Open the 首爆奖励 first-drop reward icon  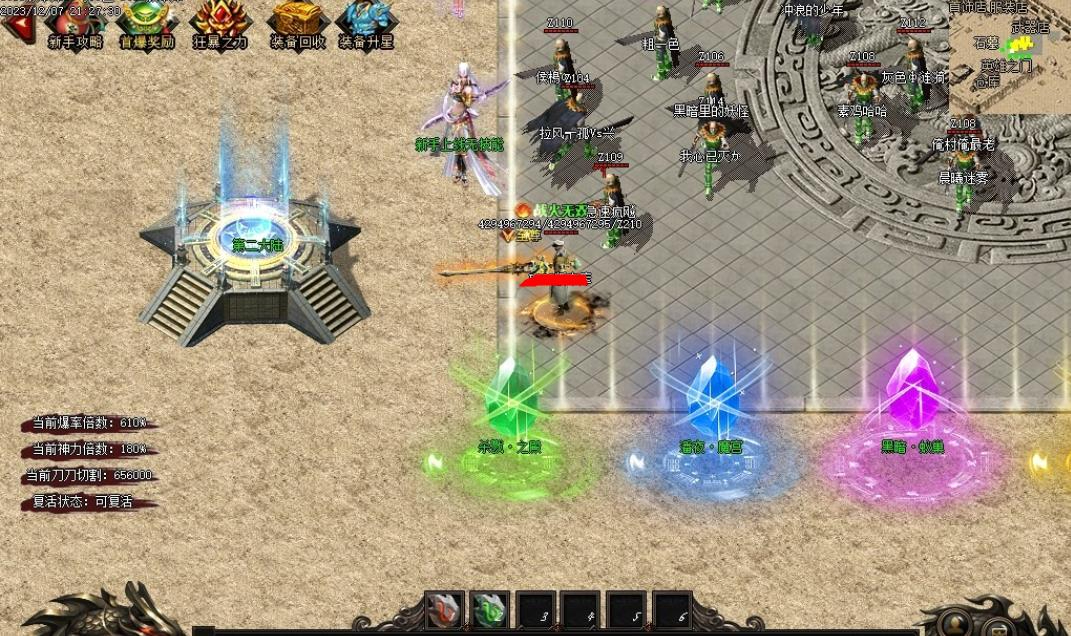(147, 24)
